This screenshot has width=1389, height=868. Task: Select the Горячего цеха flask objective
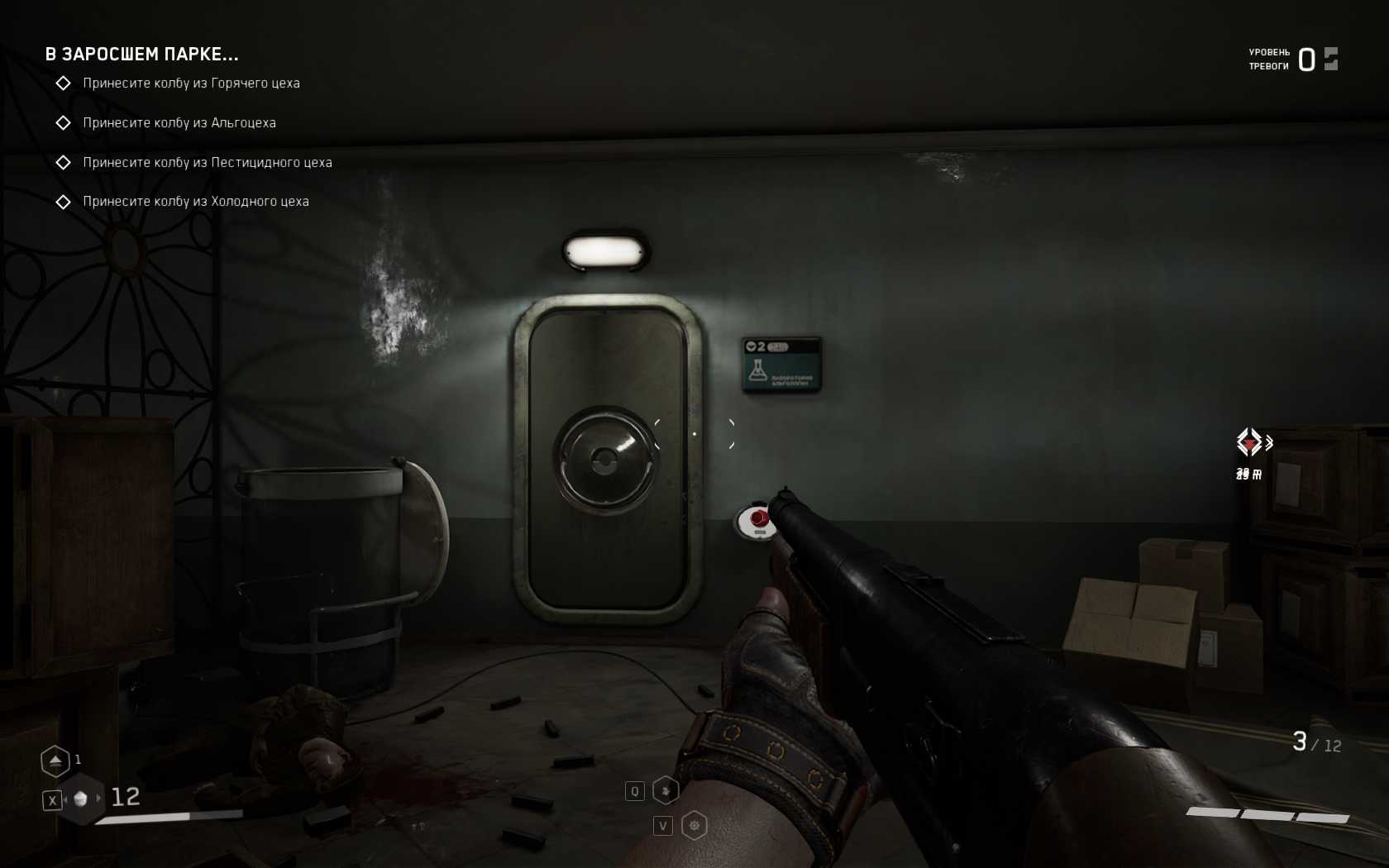191,83
